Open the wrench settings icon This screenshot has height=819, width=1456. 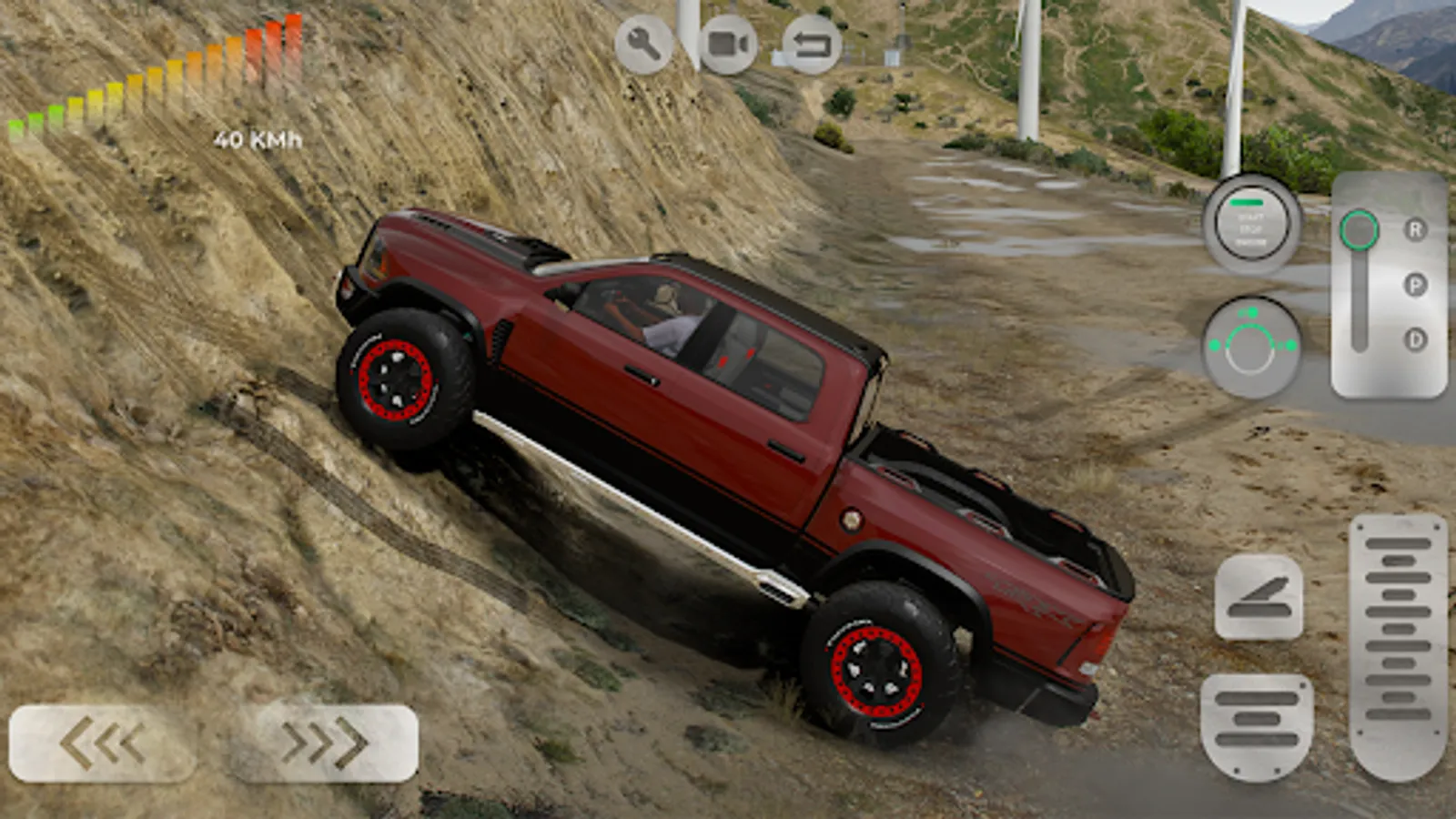[643, 44]
